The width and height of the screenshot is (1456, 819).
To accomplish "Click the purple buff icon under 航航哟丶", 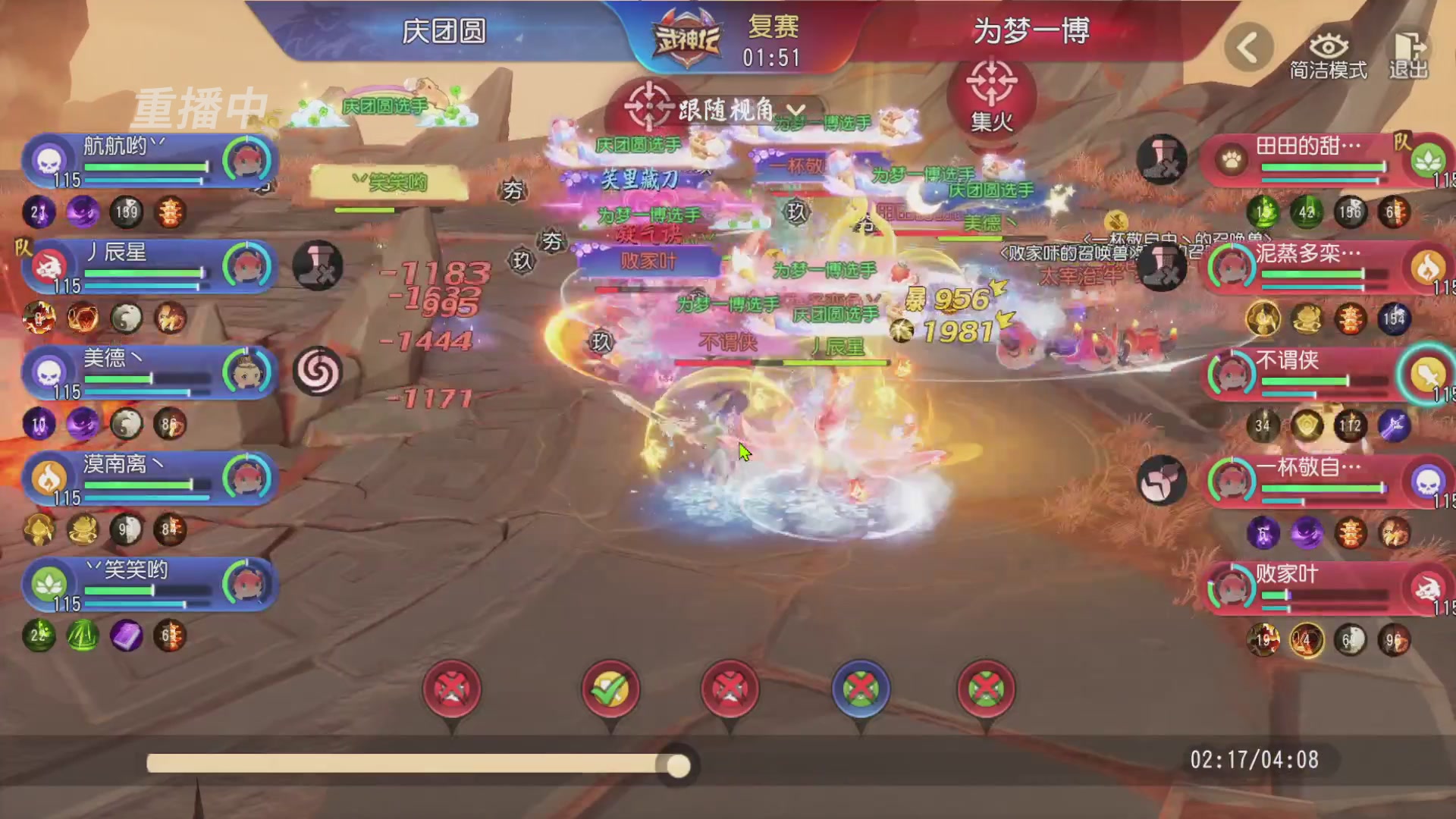I will coord(83,213).
